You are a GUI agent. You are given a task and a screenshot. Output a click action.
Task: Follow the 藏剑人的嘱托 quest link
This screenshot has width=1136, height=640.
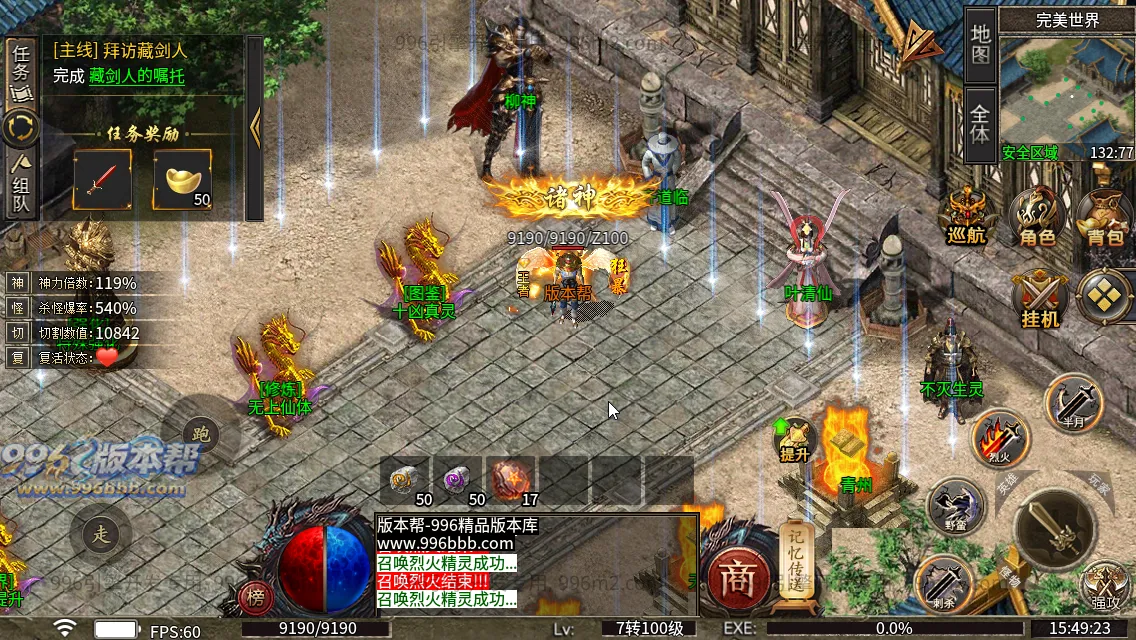[136, 76]
